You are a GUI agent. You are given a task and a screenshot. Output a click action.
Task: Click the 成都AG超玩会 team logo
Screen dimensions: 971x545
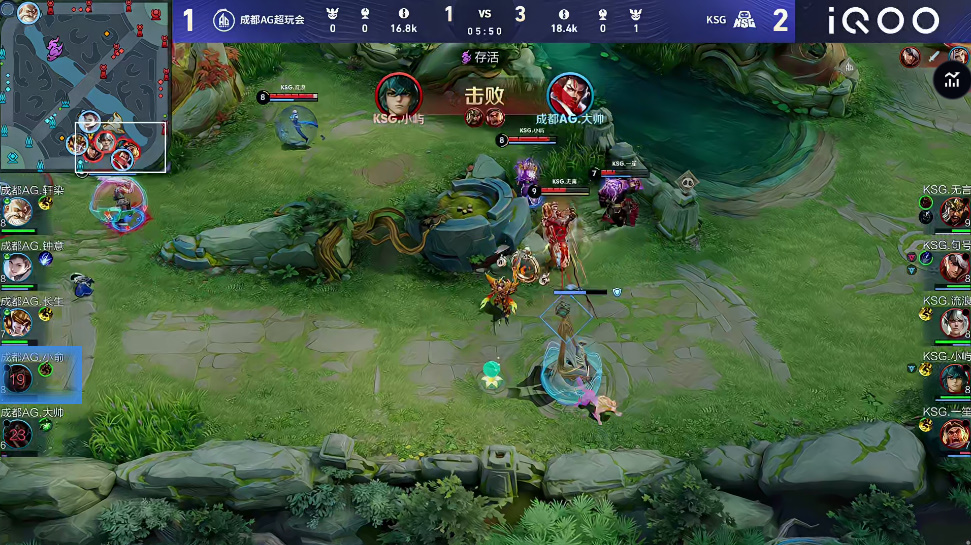point(224,20)
